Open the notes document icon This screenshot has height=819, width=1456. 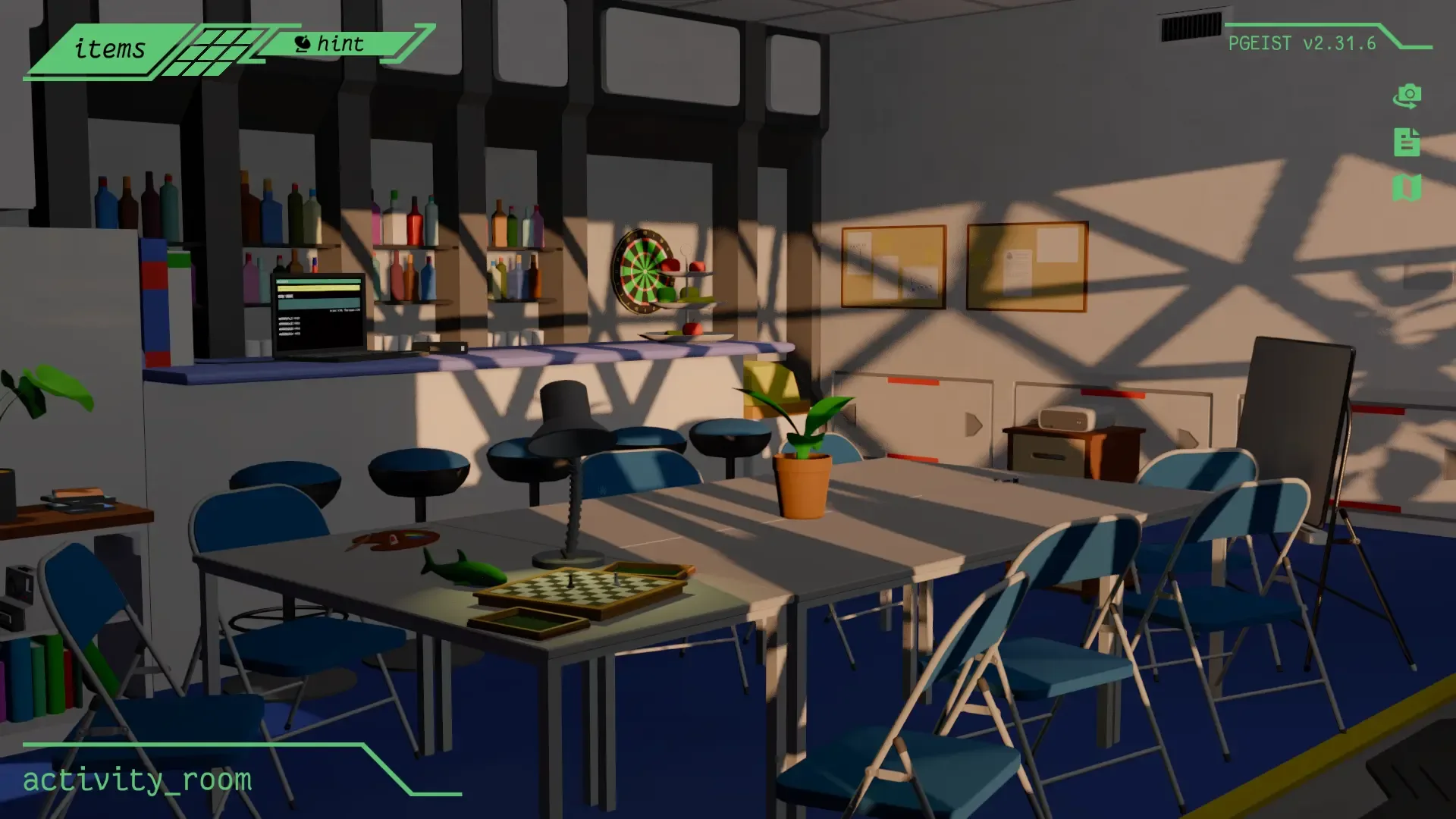(1407, 143)
